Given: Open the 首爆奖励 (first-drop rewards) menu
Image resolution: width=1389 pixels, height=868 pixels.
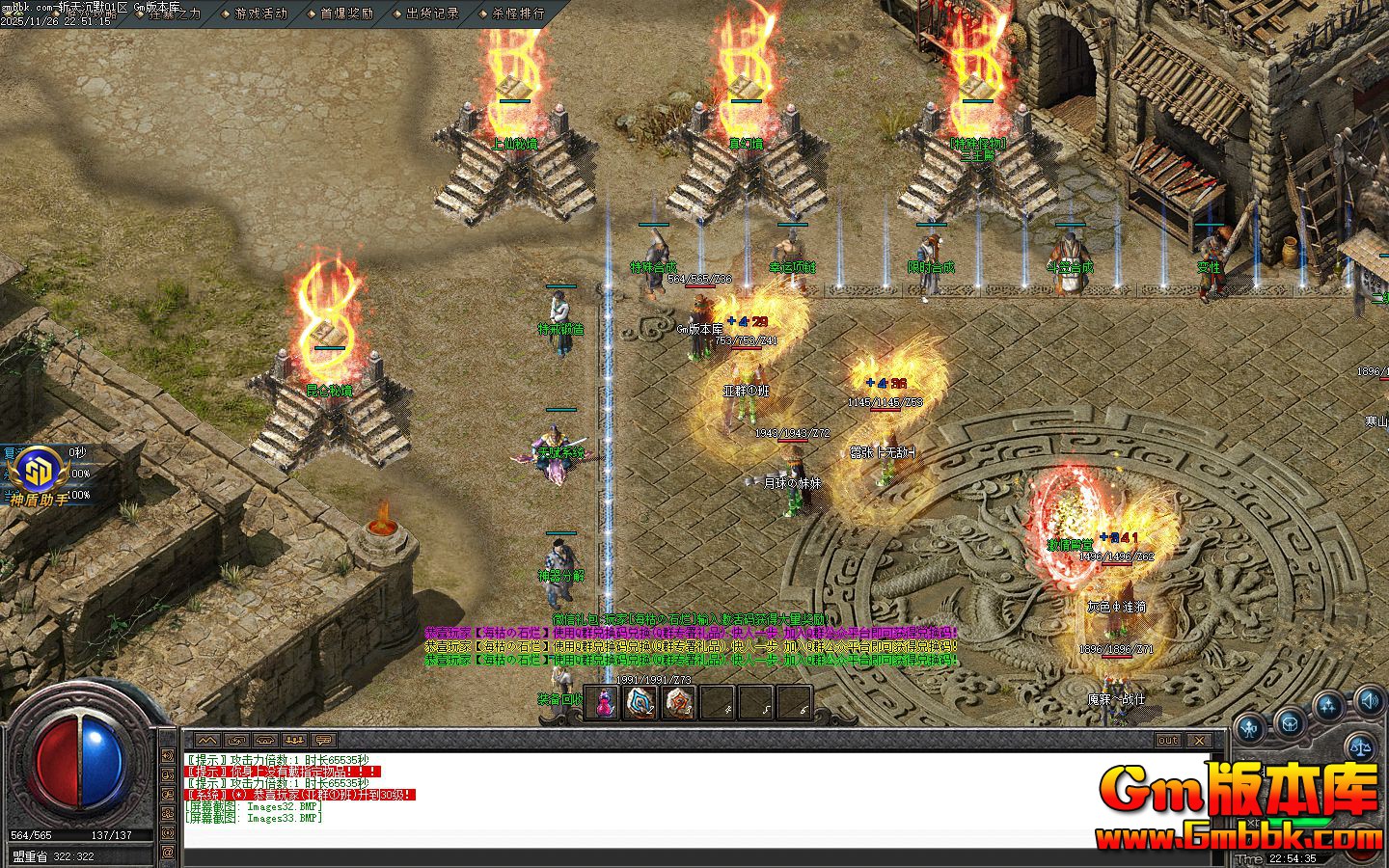Looking at the screenshot, I should pos(346,14).
